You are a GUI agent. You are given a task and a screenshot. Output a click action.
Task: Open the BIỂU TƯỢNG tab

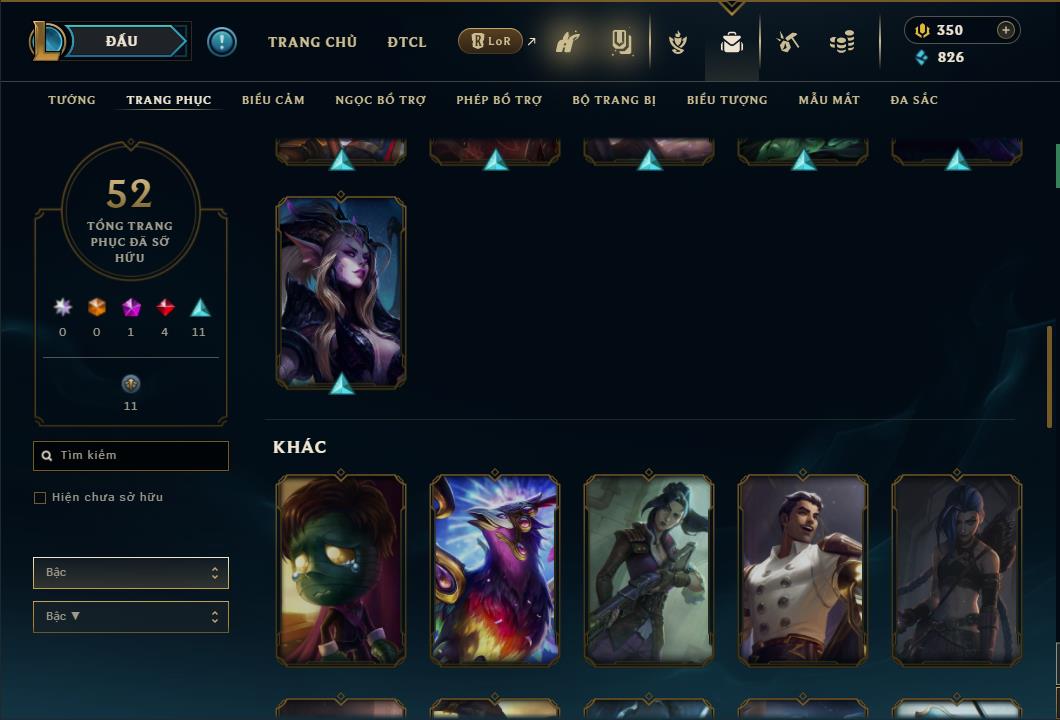[x=727, y=100]
